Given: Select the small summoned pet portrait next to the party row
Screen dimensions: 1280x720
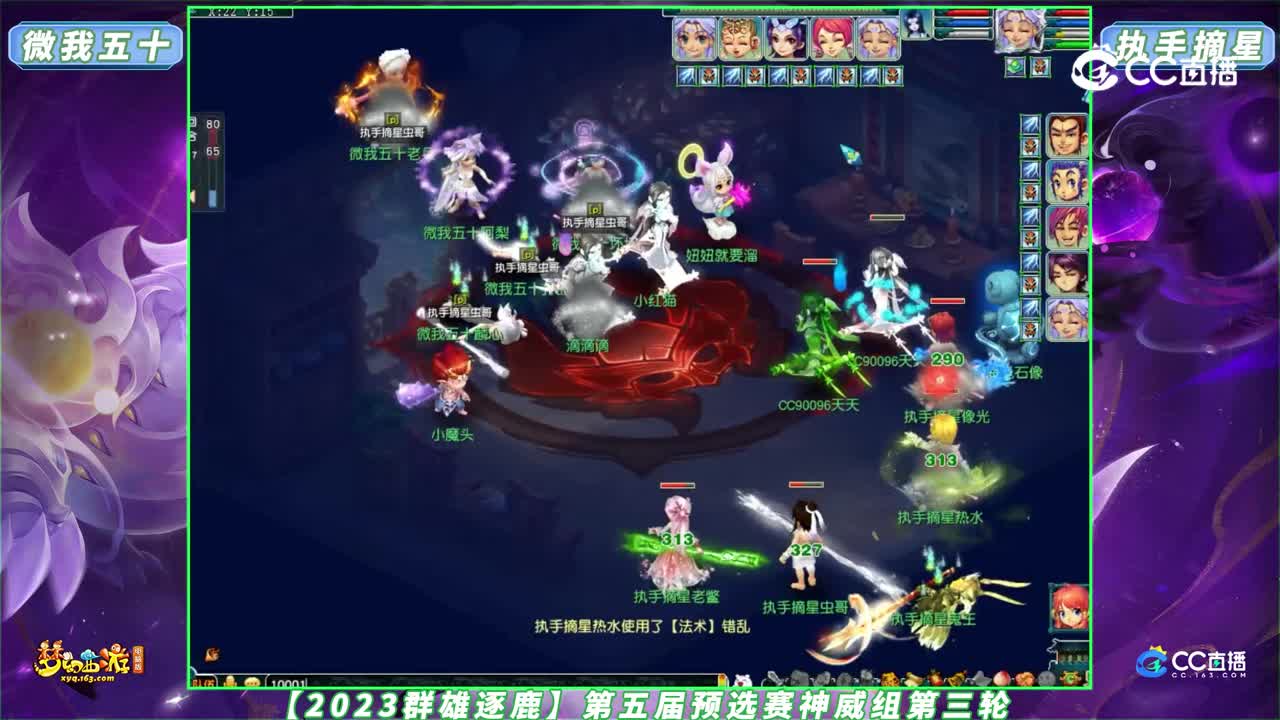Looking at the screenshot, I should (x=913, y=27).
